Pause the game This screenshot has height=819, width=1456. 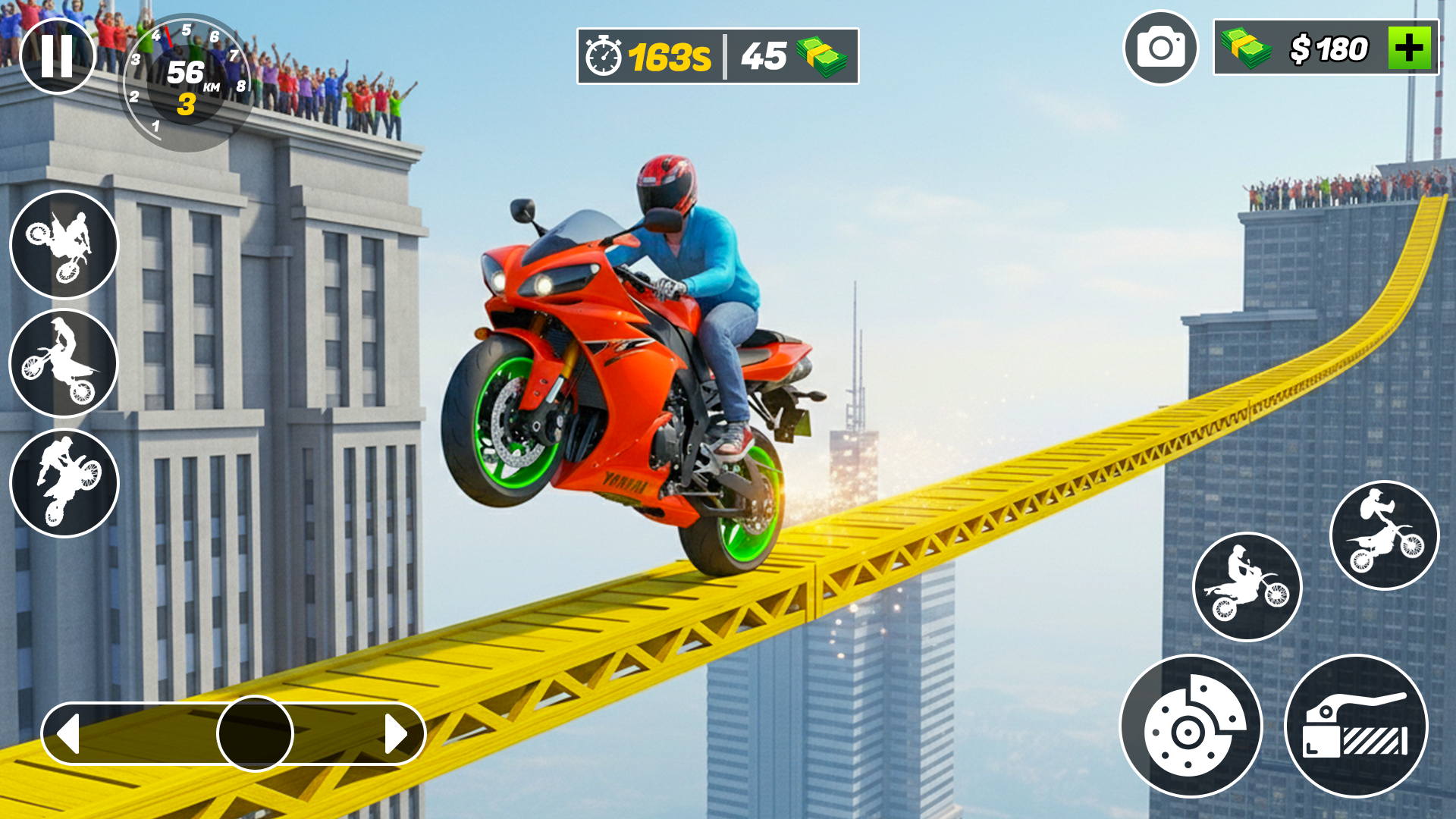coord(57,56)
